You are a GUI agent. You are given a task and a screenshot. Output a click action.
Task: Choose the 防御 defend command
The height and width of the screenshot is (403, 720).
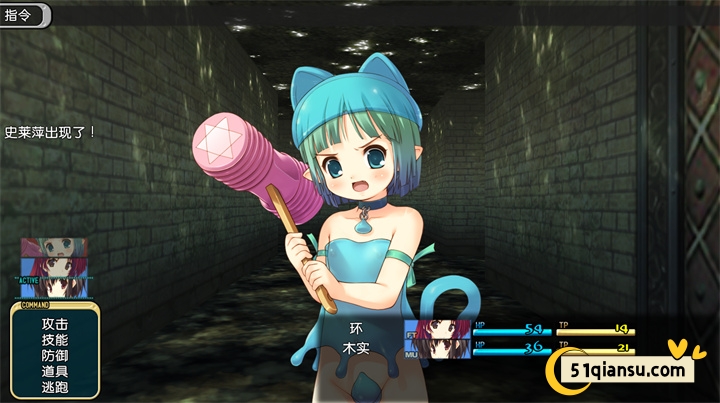coord(55,355)
